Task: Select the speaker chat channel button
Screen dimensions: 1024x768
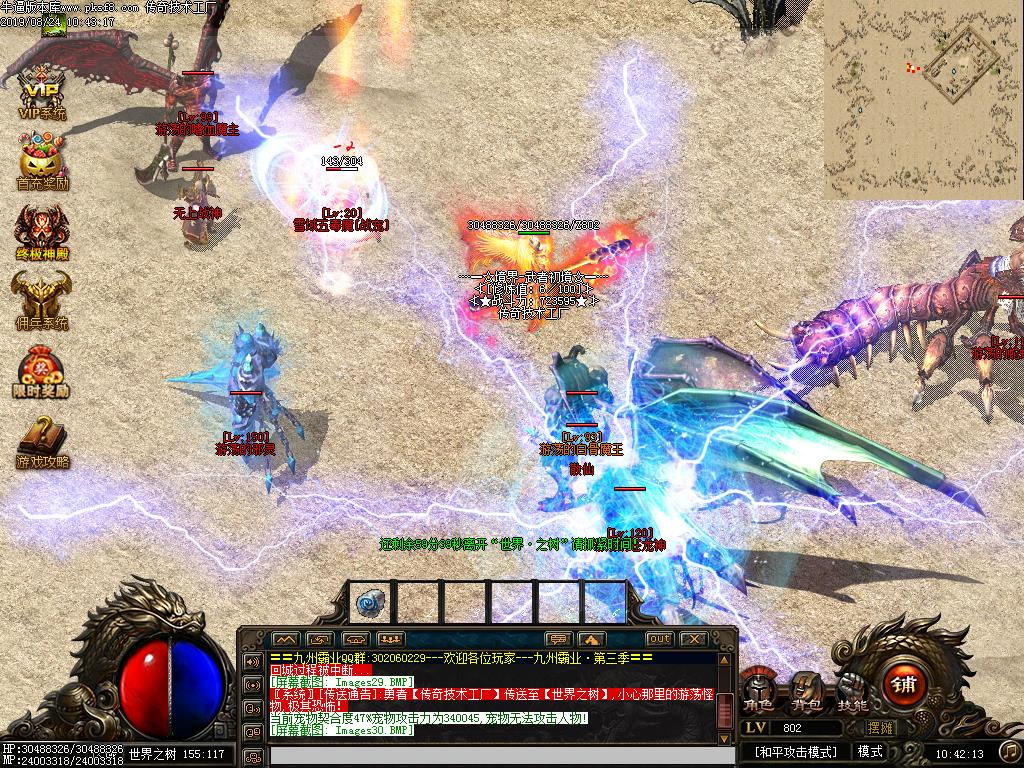Action: coord(253,662)
